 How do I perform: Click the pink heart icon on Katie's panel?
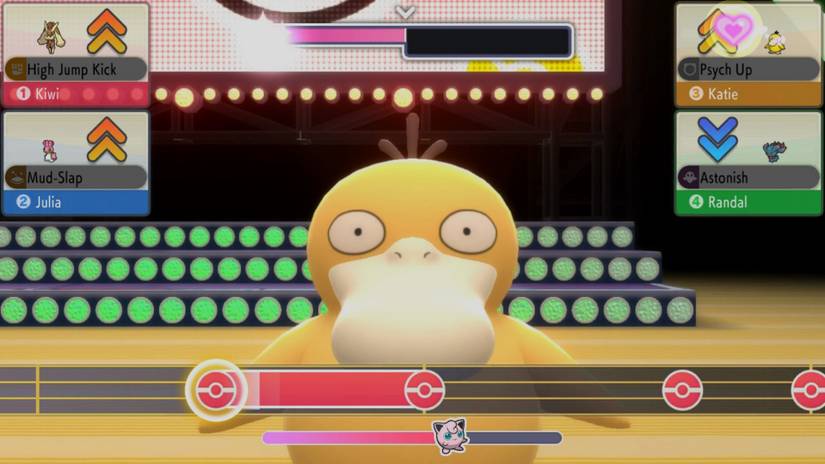[x=734, y=29]
